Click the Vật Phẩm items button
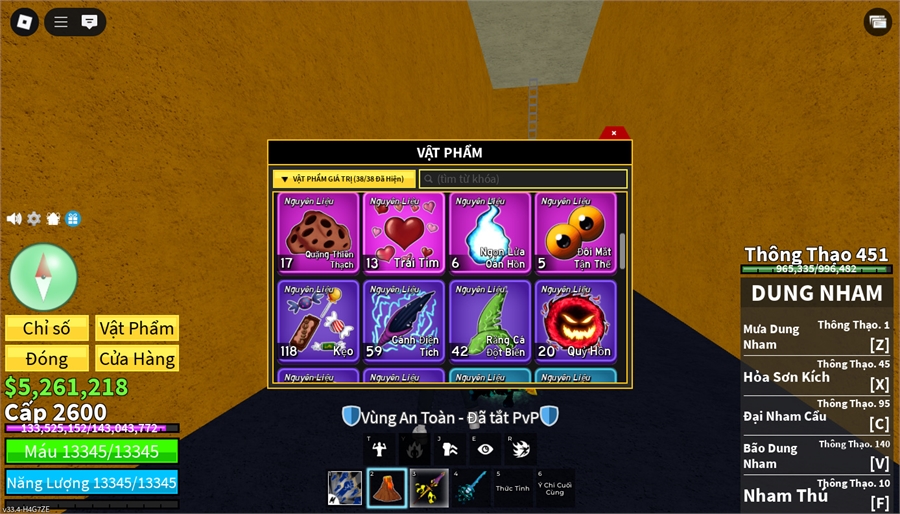Image resolution: width=900 pixels, height=514 pixels. point(137,328)
